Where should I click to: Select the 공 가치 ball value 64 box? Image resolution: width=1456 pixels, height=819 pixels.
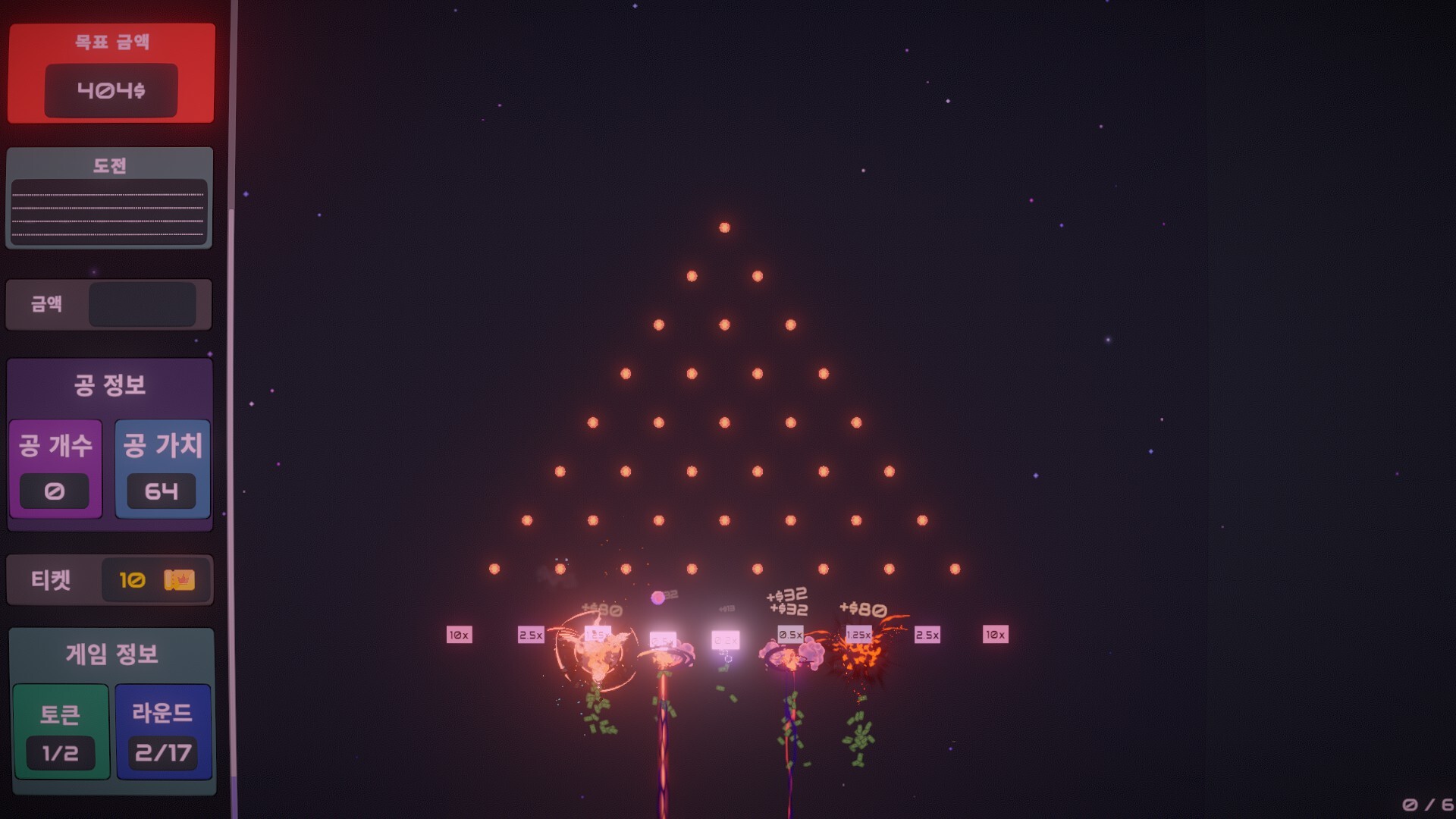pyautogui.click(x=162, y=468)
